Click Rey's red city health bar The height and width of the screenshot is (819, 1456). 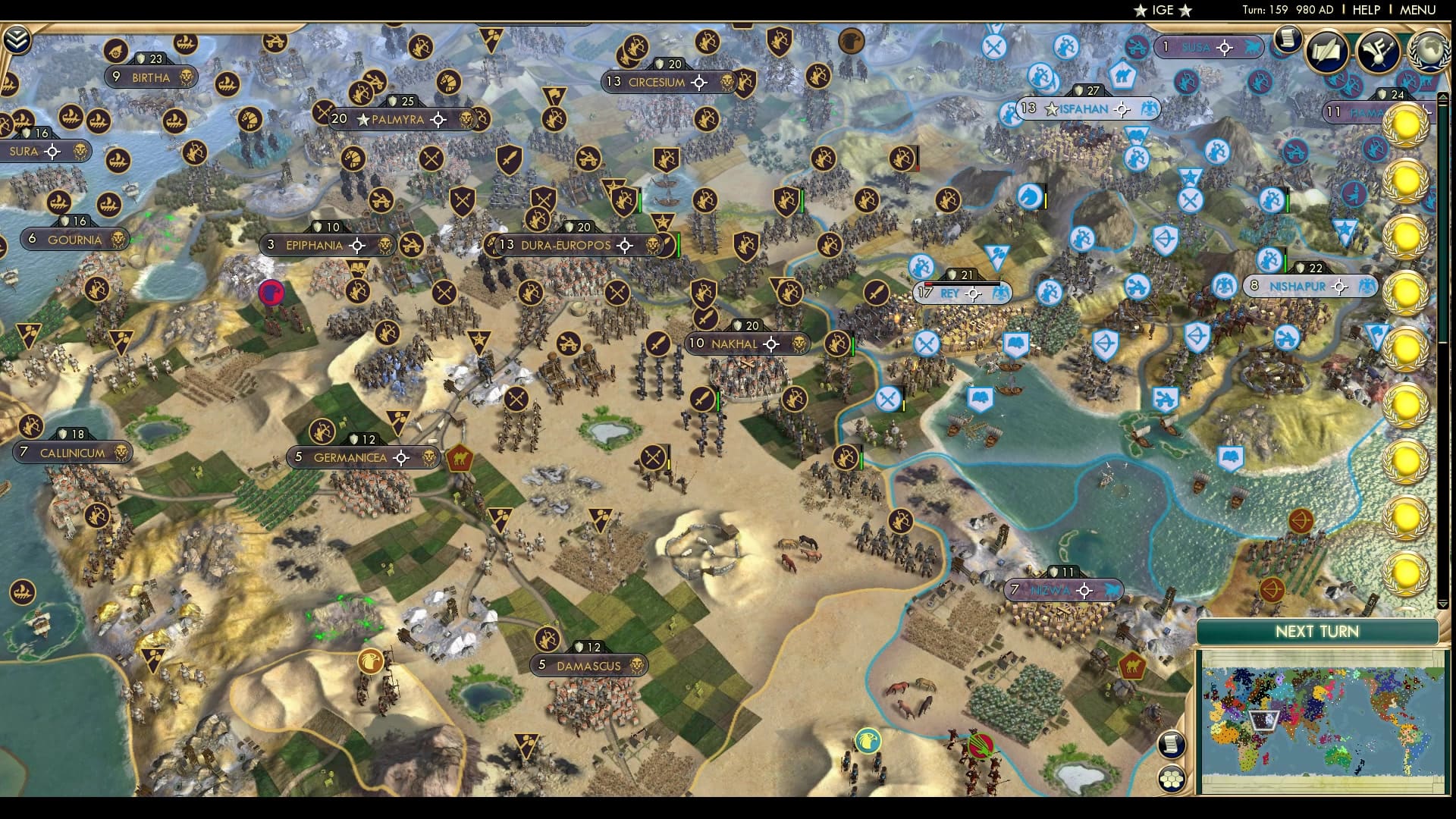tap(928, 284)
